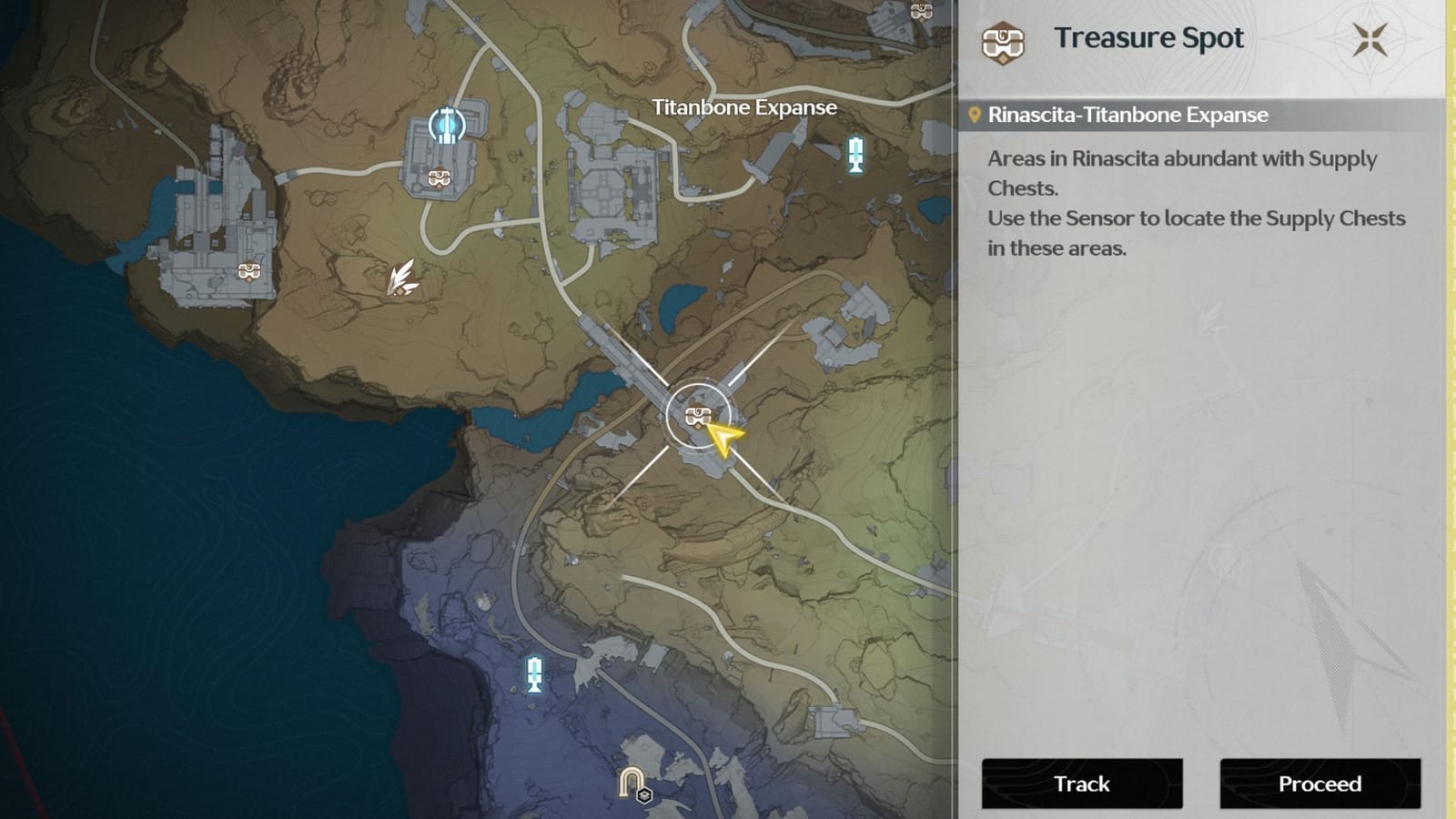Click the selected Treasure Spot chest marker on the map
Image resolution: width=1456 pixels, height=819 pixels.
pyautogui.click(x=696, y=416)
